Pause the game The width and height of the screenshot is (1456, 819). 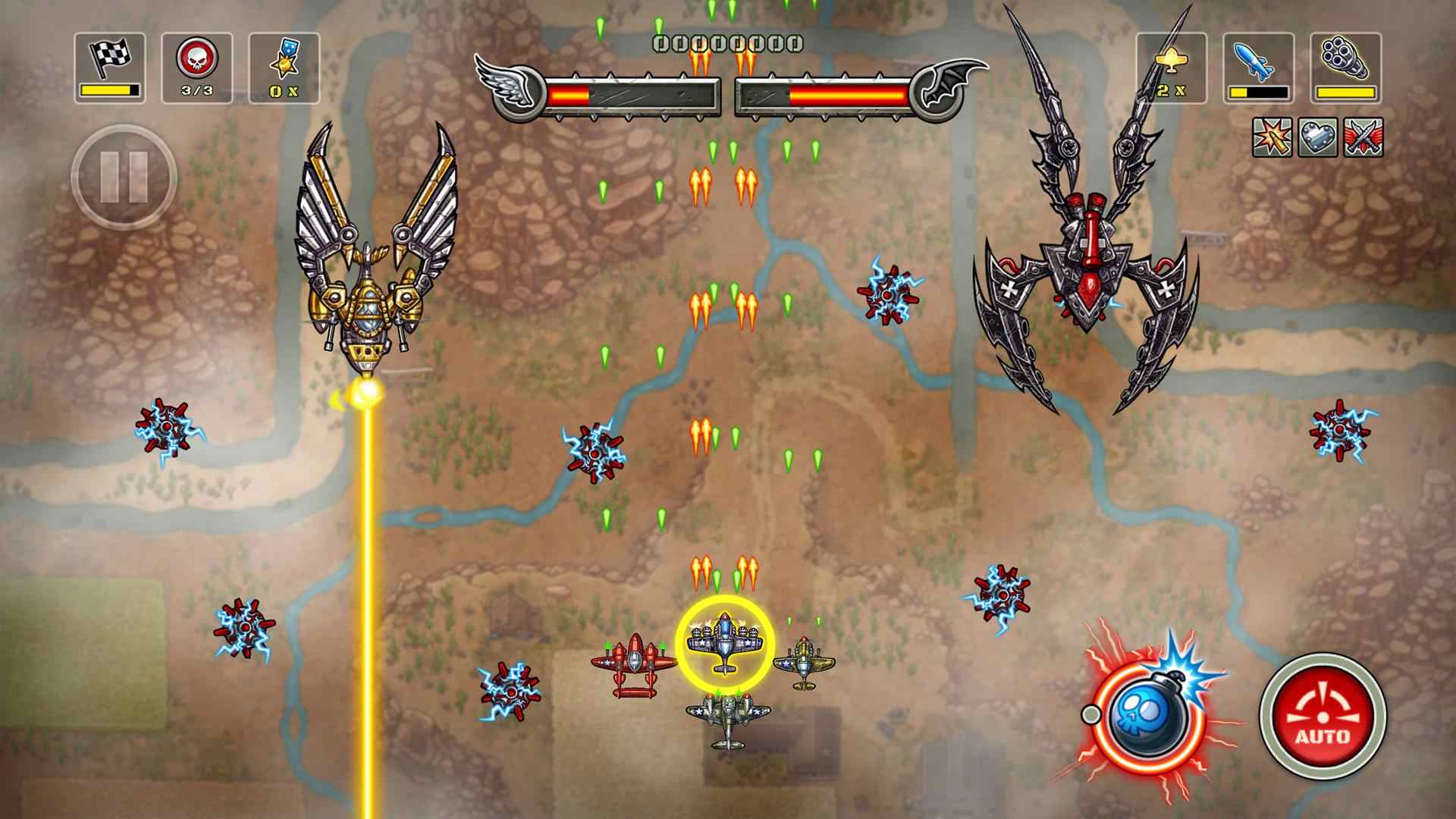click(124, 177)
